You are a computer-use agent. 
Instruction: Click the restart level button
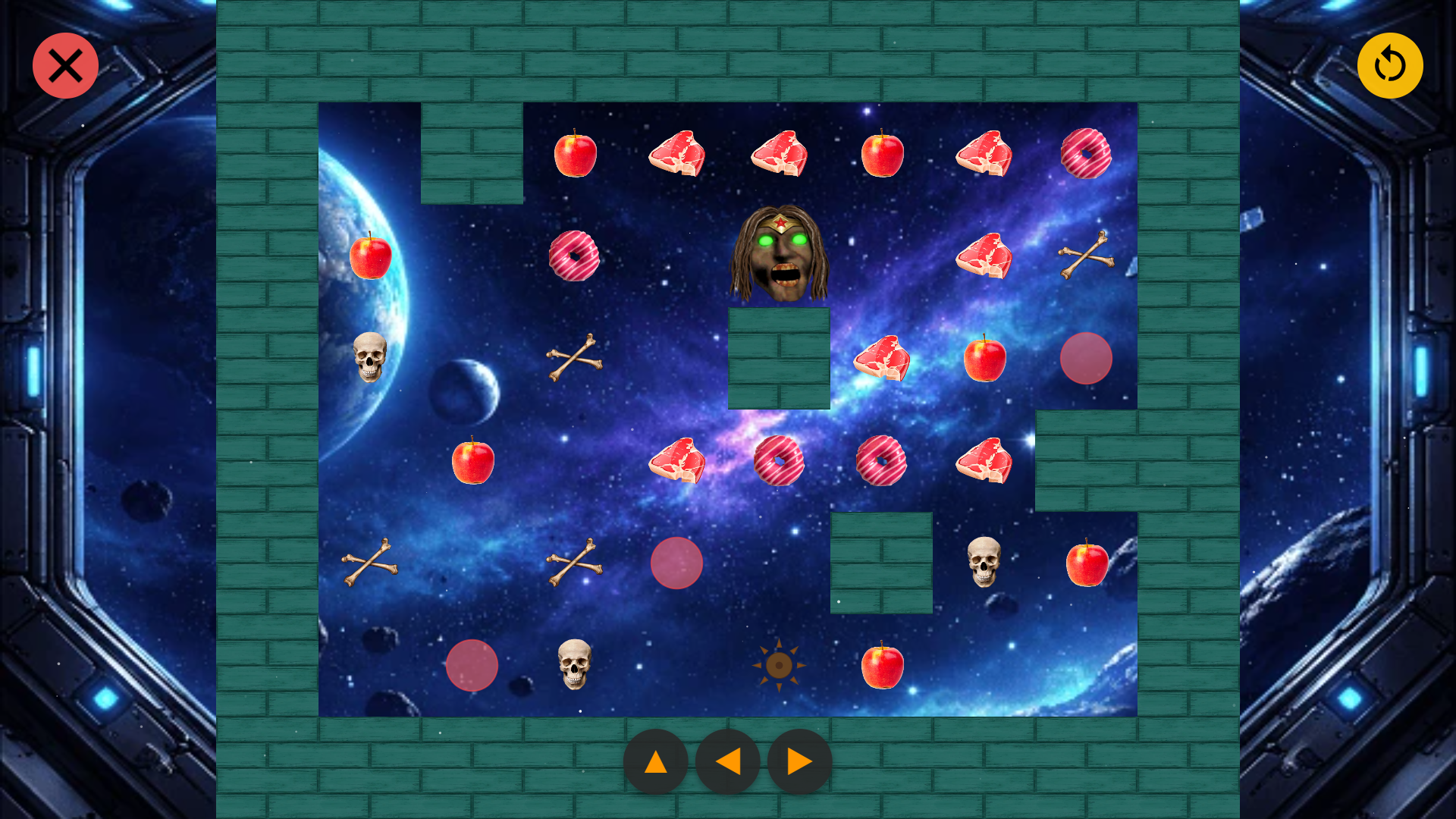click(1391, 65)
